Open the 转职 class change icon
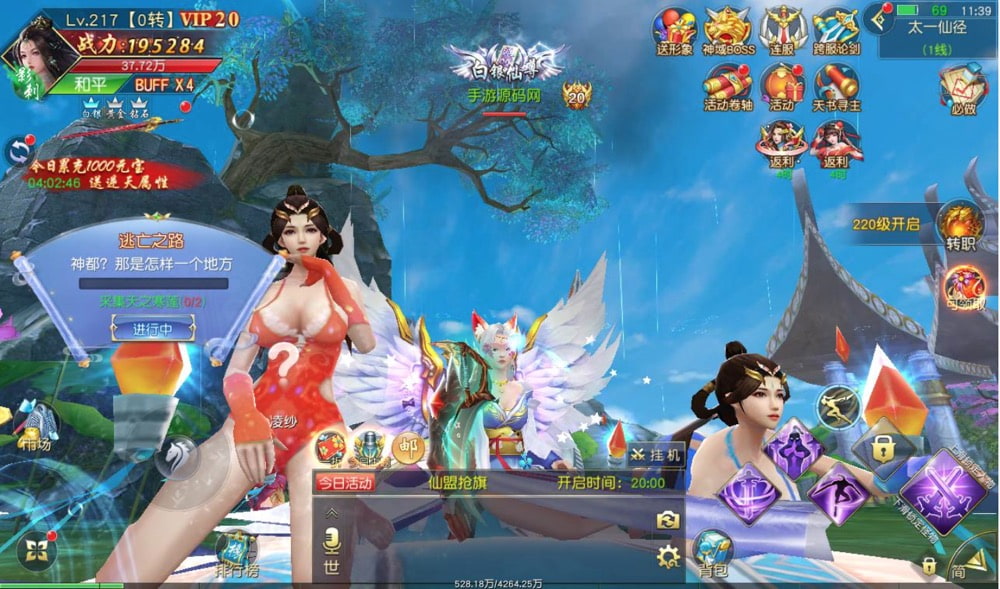The height and width of the screenshot is (589, 1000). tap(961, 226)
